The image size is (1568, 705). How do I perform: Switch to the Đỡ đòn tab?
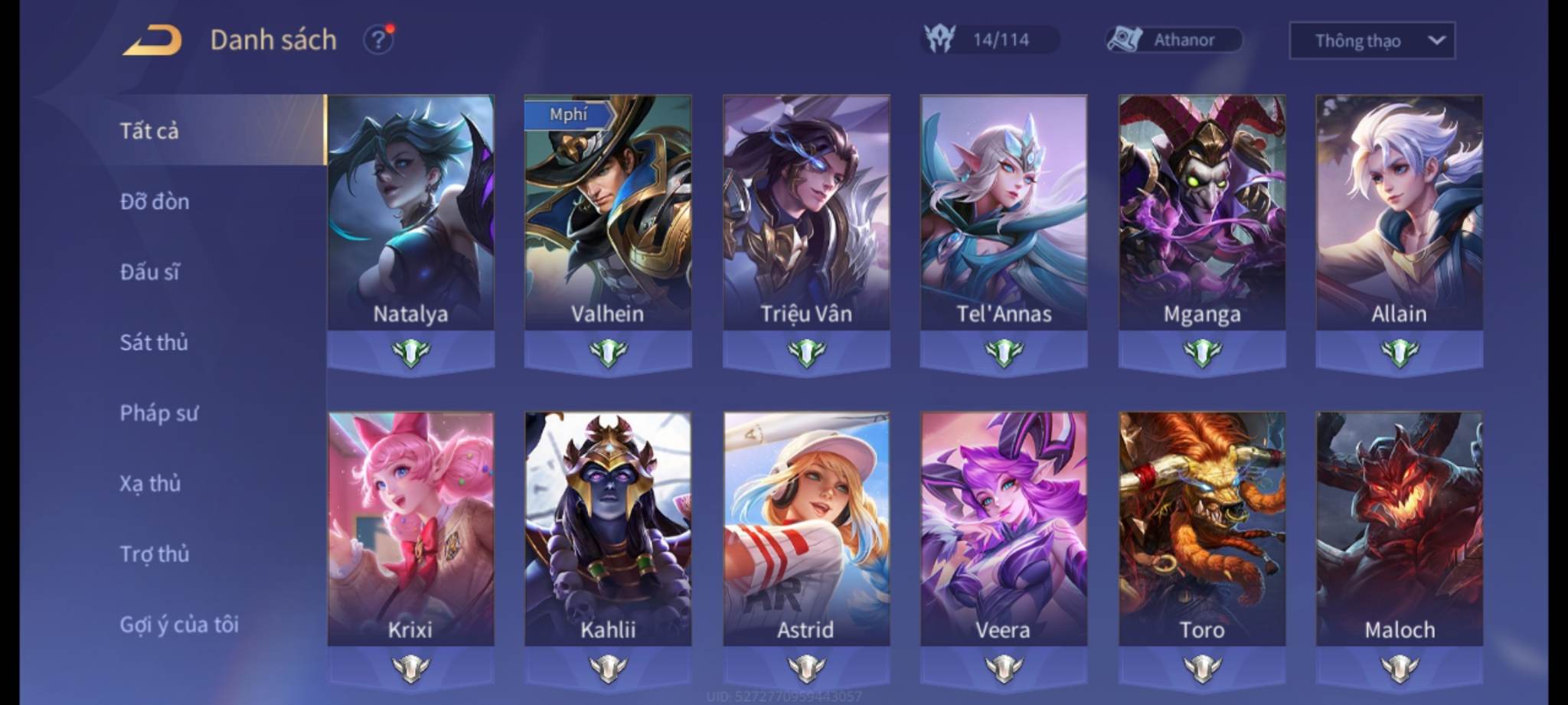point(155,201)
